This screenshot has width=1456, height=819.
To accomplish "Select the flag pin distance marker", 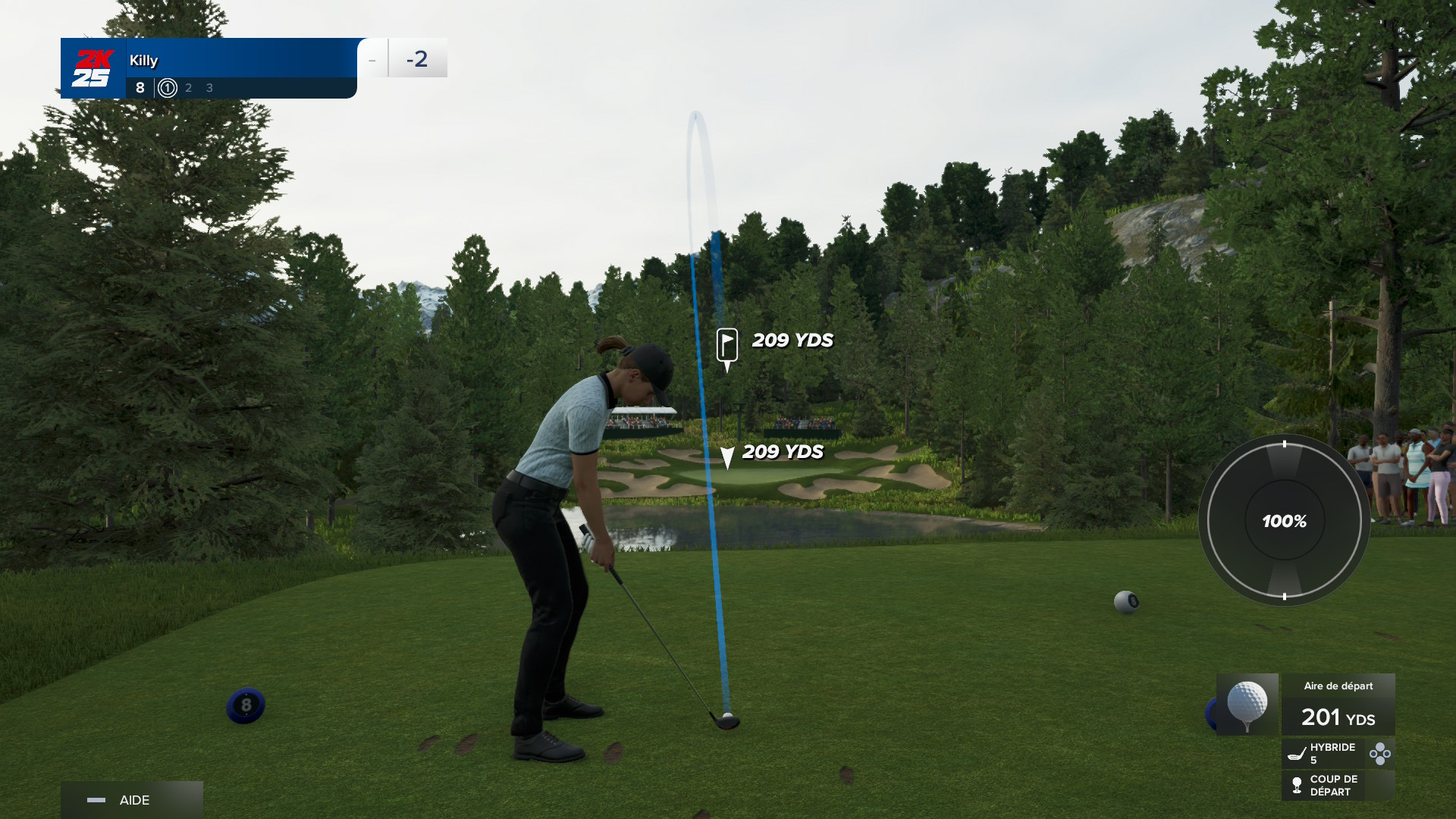I will point(727,346).
